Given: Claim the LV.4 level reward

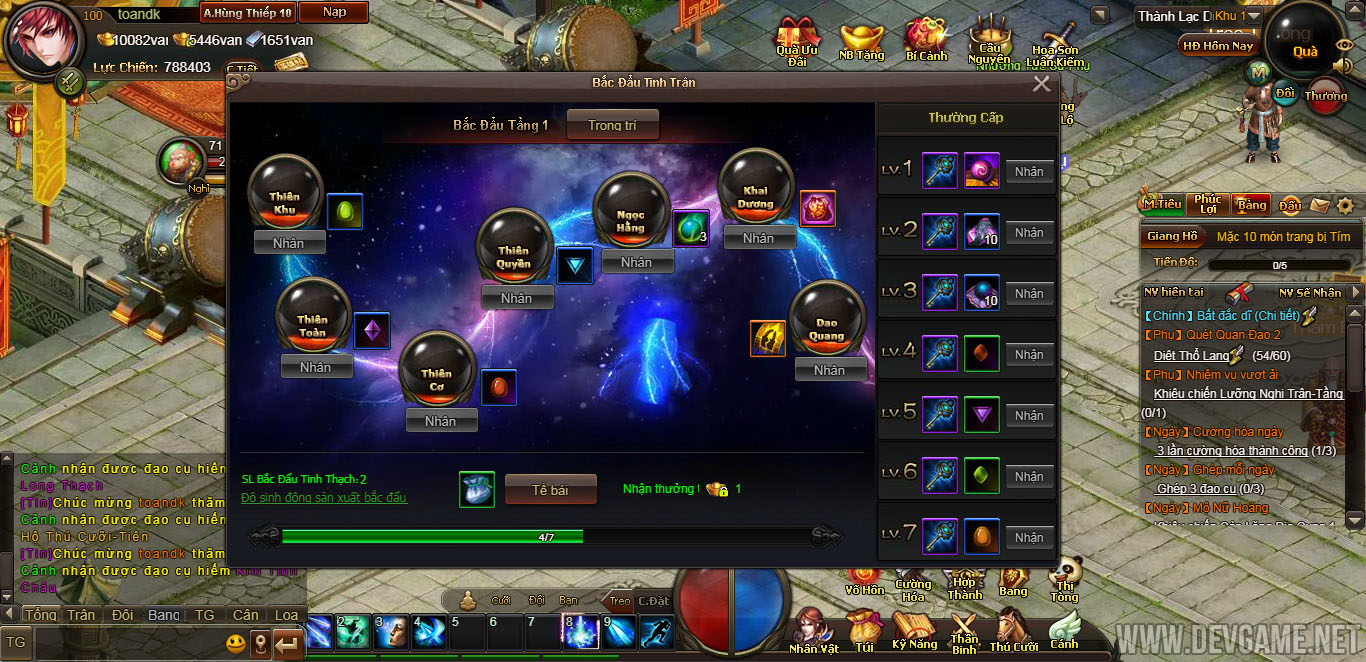Looking at the screenshot, I should point(1029,355).
